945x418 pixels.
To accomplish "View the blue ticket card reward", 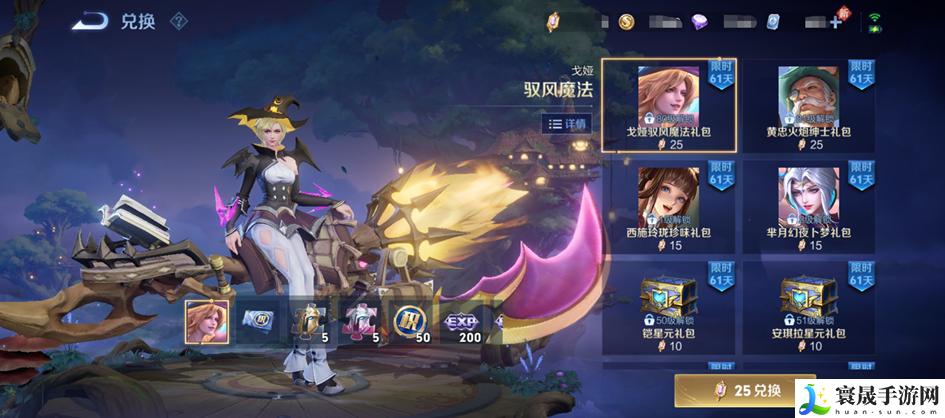I will point(258,320).
